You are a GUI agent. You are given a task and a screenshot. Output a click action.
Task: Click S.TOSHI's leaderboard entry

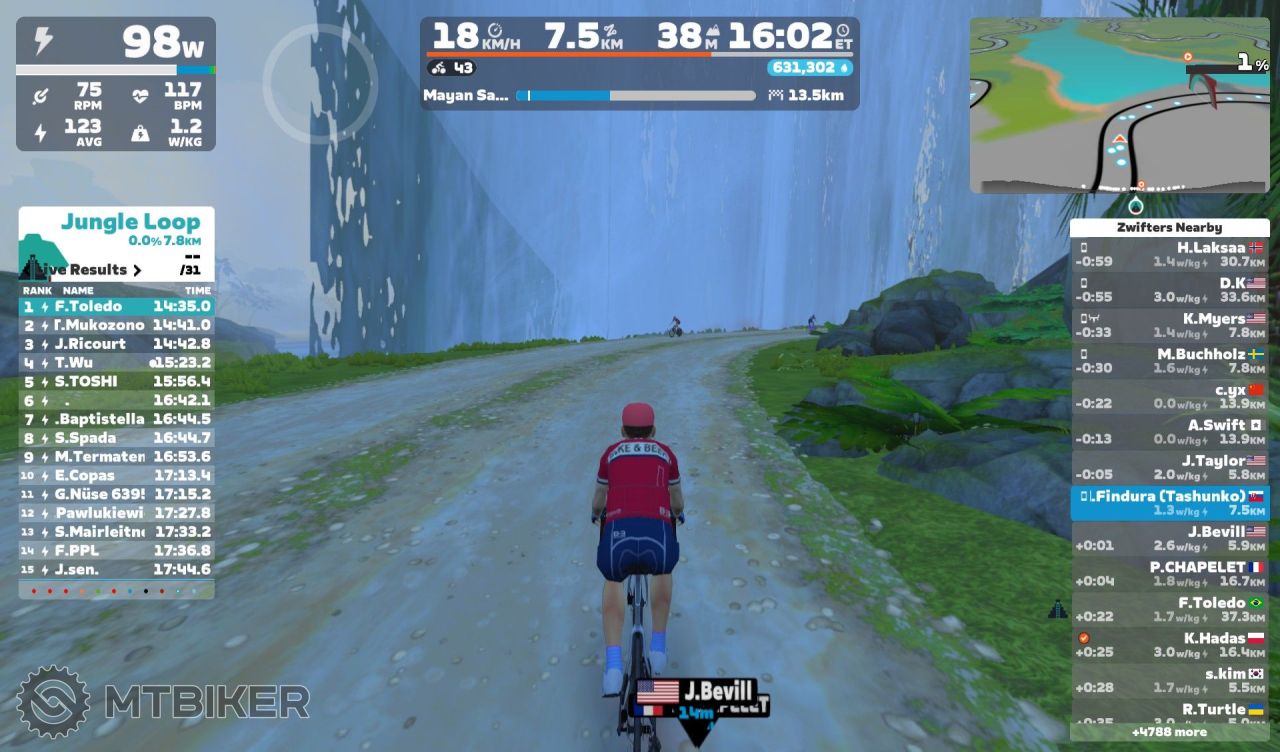[116, 381]
